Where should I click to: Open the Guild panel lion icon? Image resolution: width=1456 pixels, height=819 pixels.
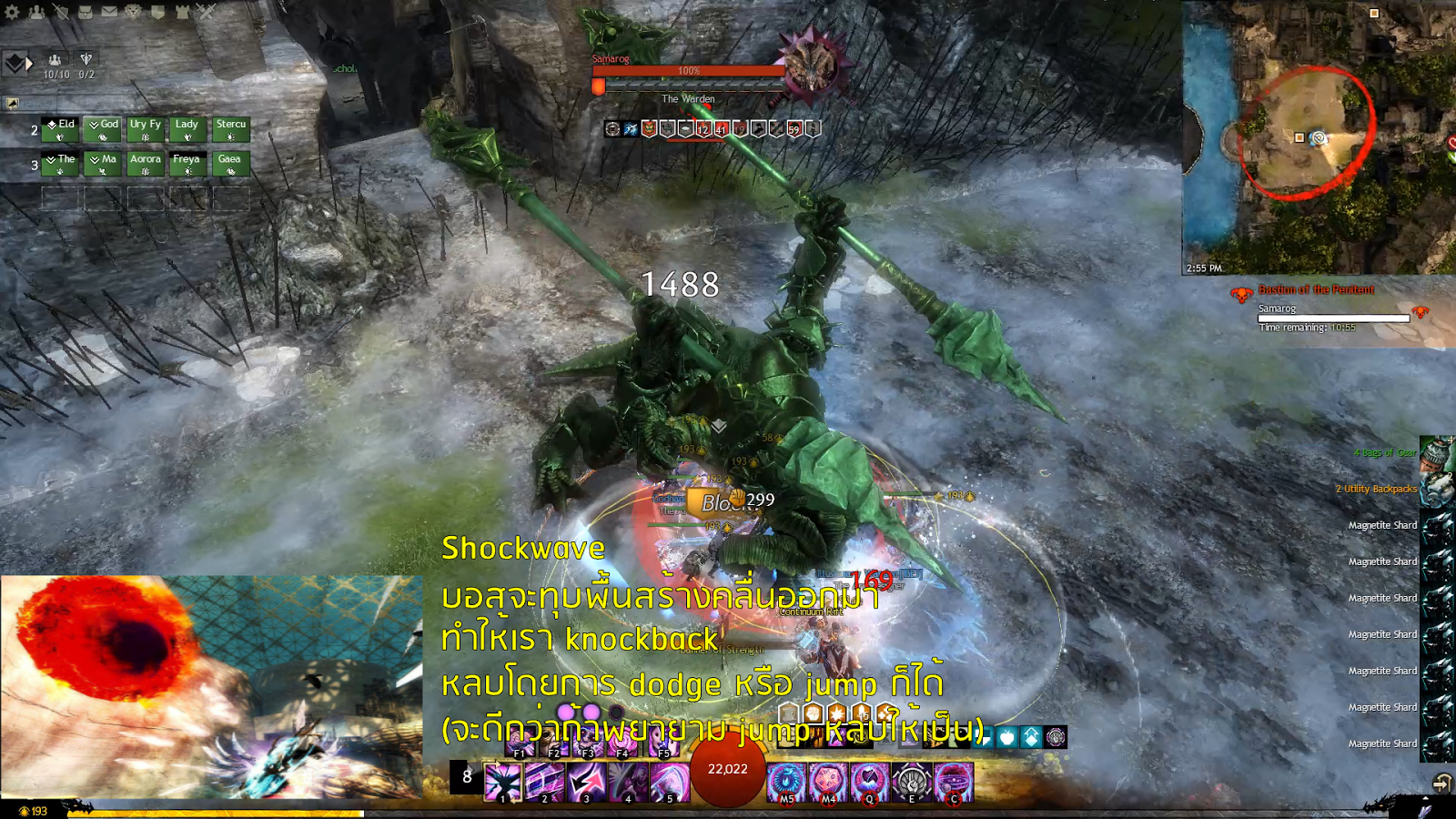134,11
